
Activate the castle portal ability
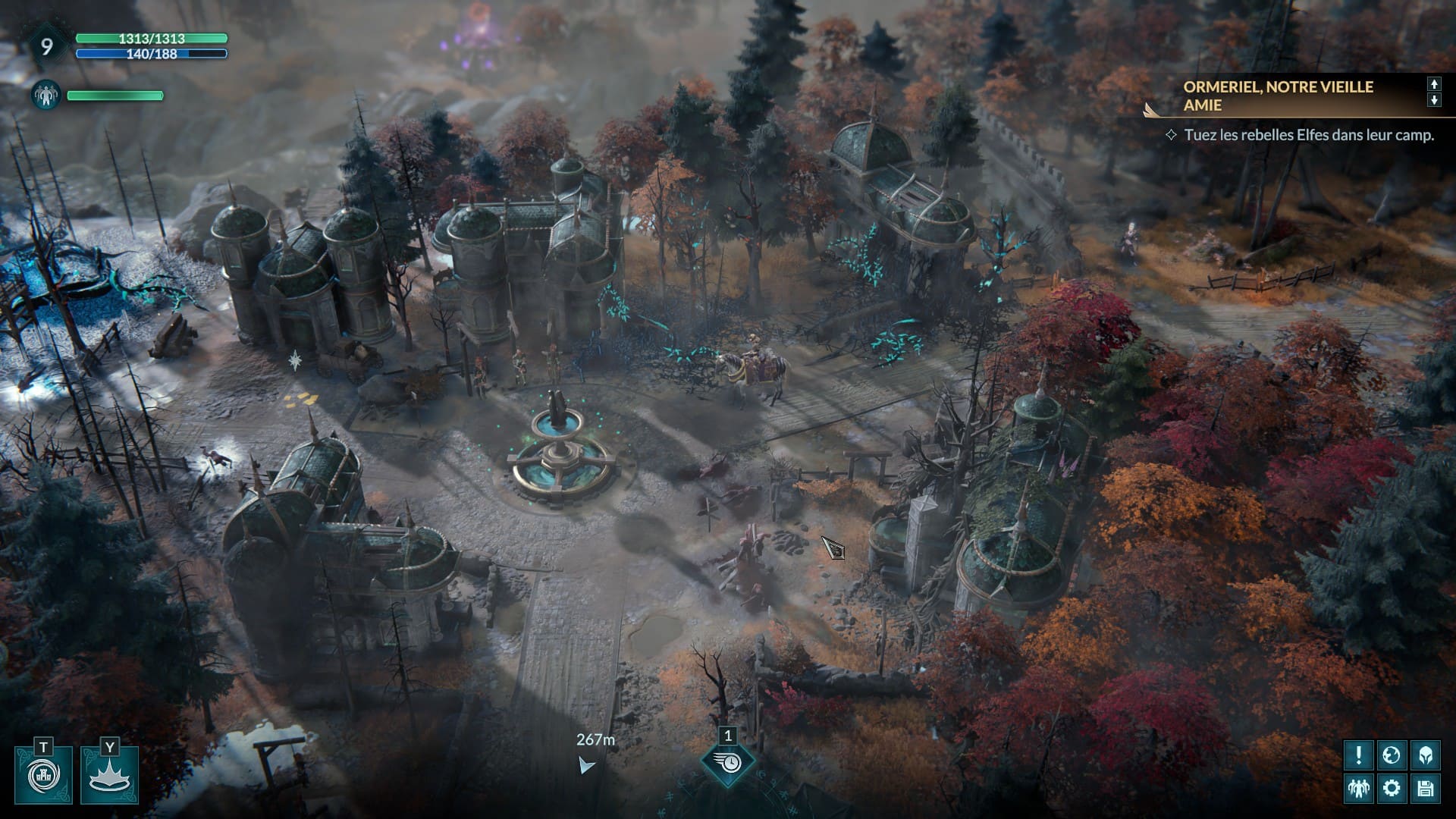[43, 775]
